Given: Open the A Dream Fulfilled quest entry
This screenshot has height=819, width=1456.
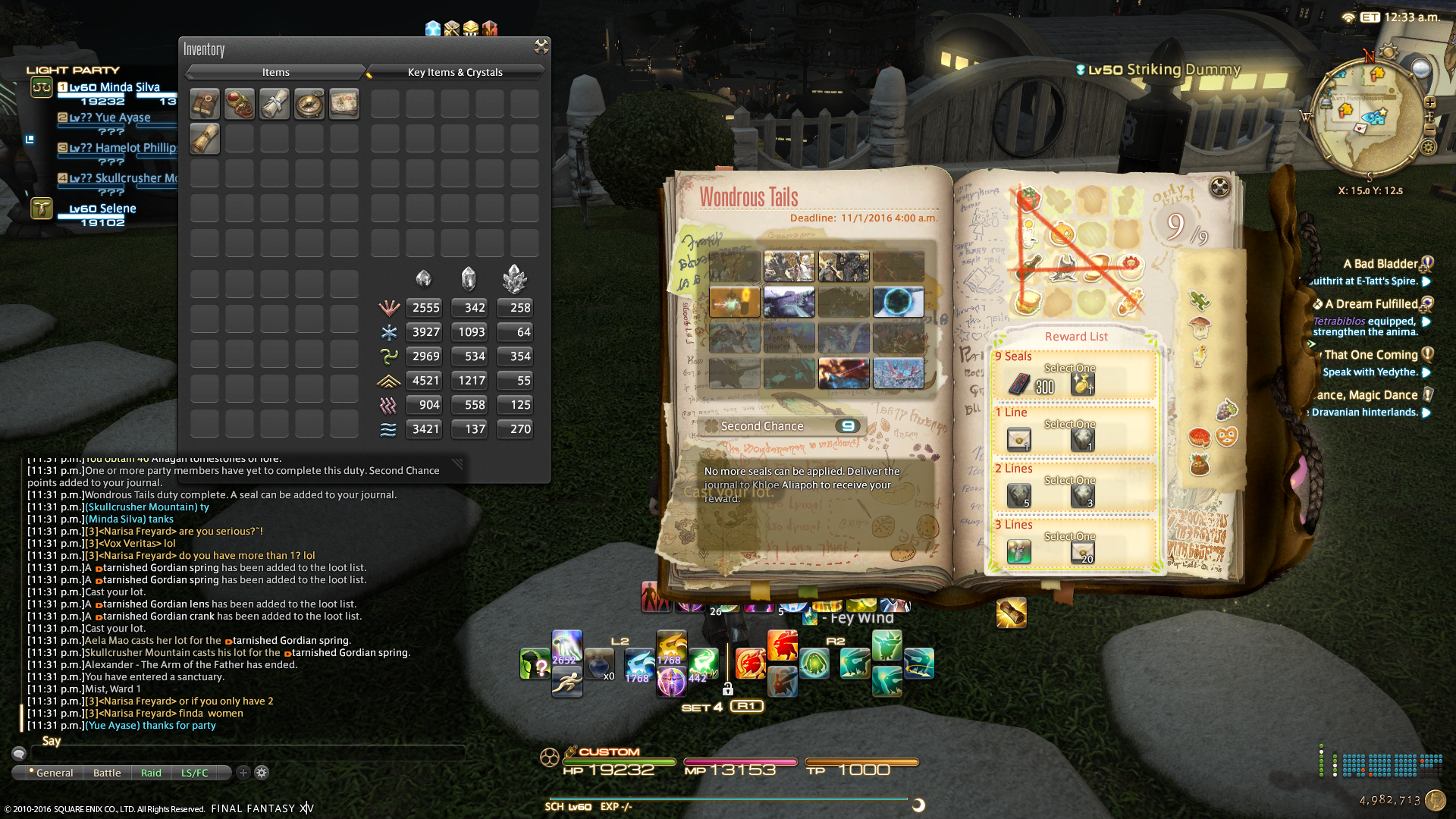Looking at the screenshot, I should [x=1371, y=304].
